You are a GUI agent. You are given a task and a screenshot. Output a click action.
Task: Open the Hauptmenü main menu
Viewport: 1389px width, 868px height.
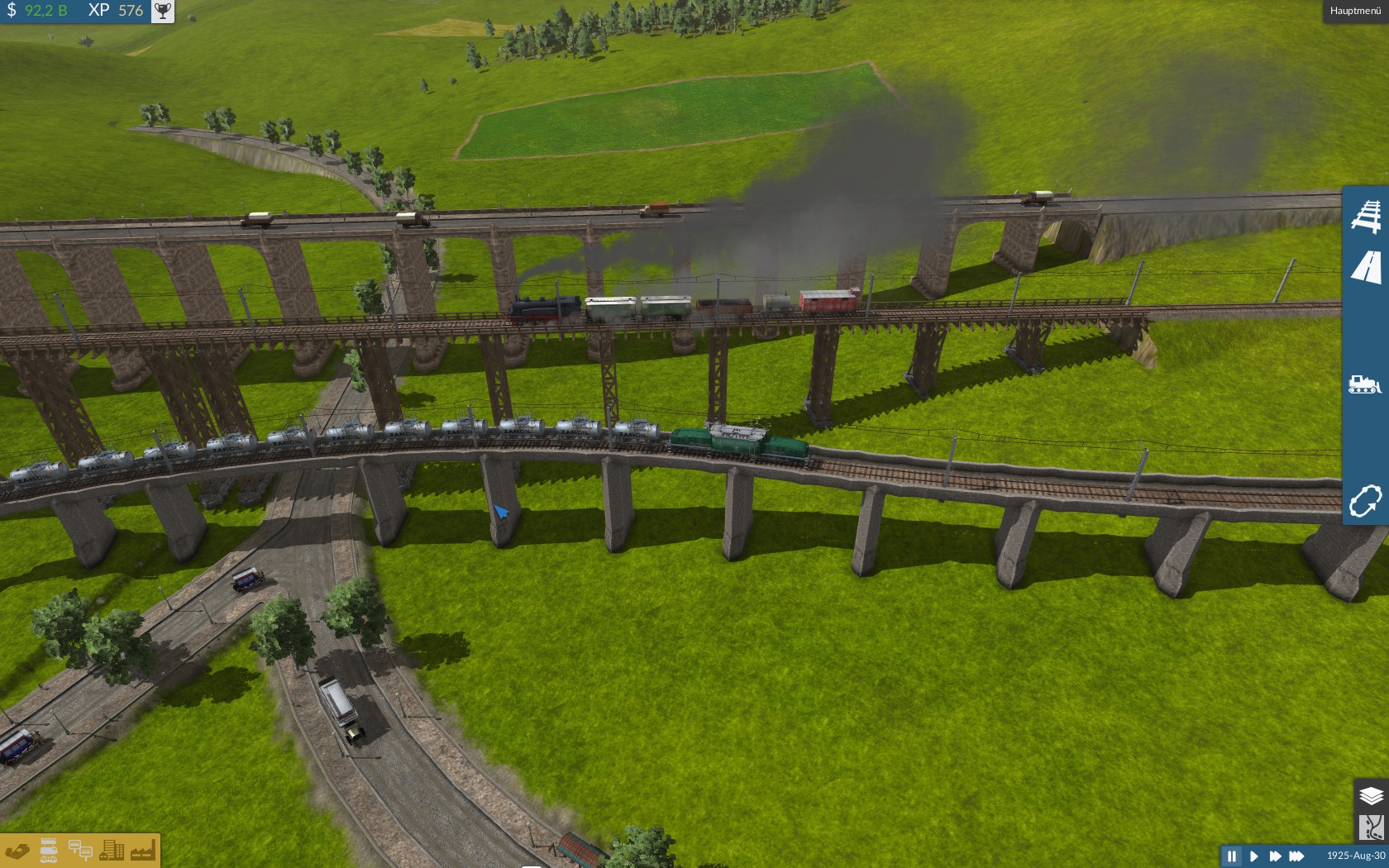point(1355,11)
